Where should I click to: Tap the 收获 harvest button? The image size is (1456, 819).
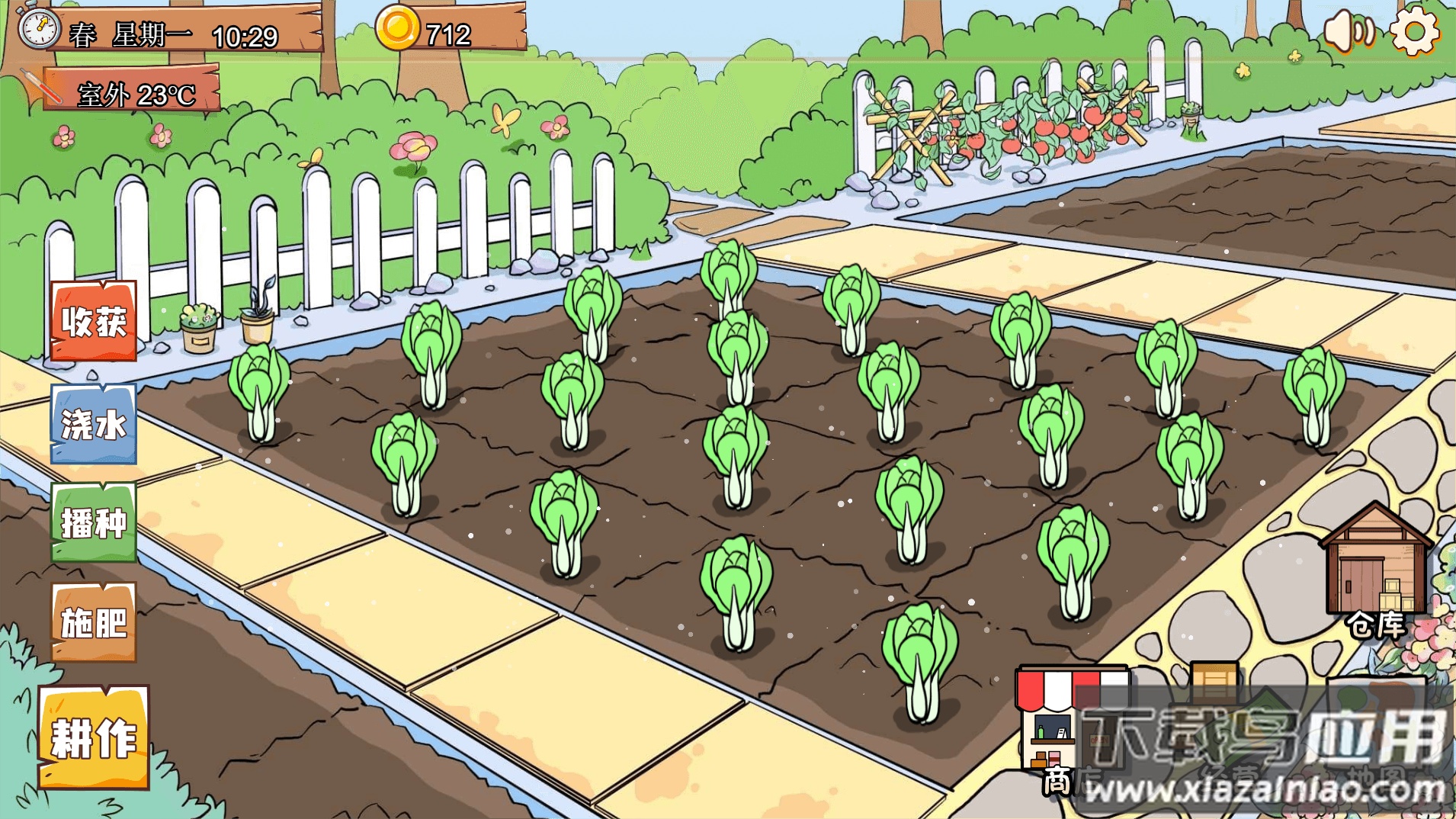[94, 321]
